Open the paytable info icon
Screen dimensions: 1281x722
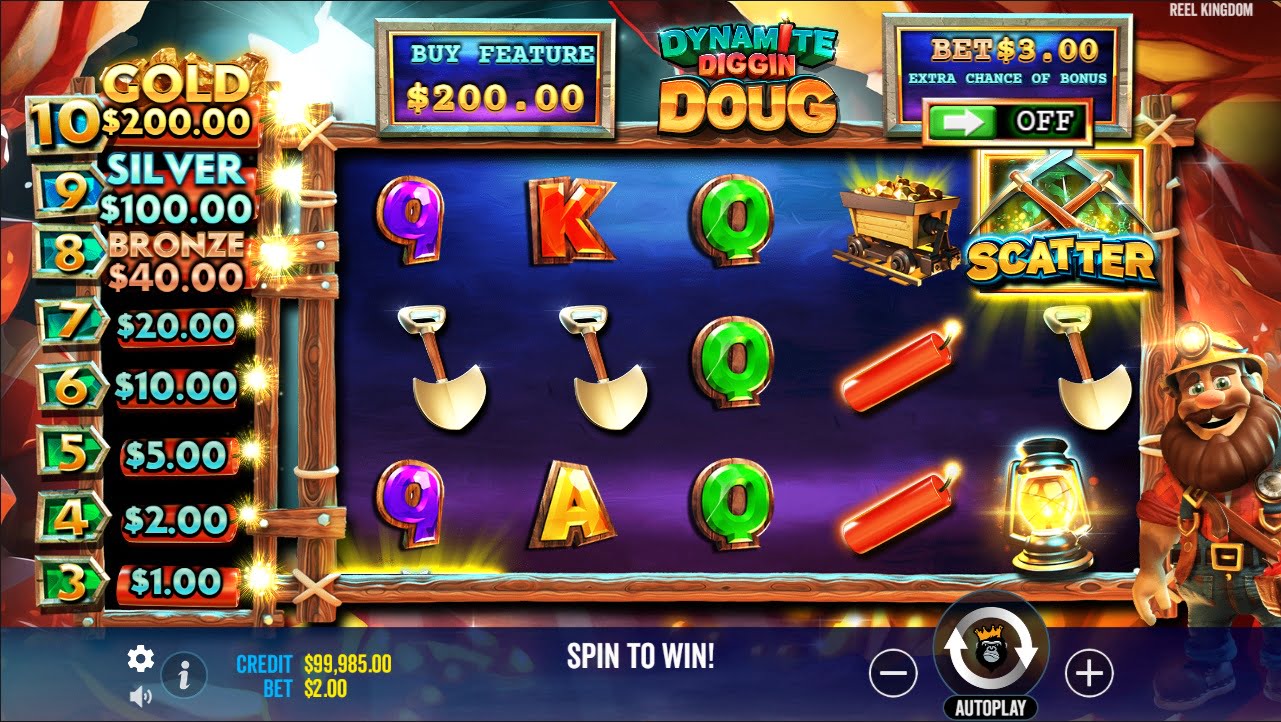coord(185,675)
